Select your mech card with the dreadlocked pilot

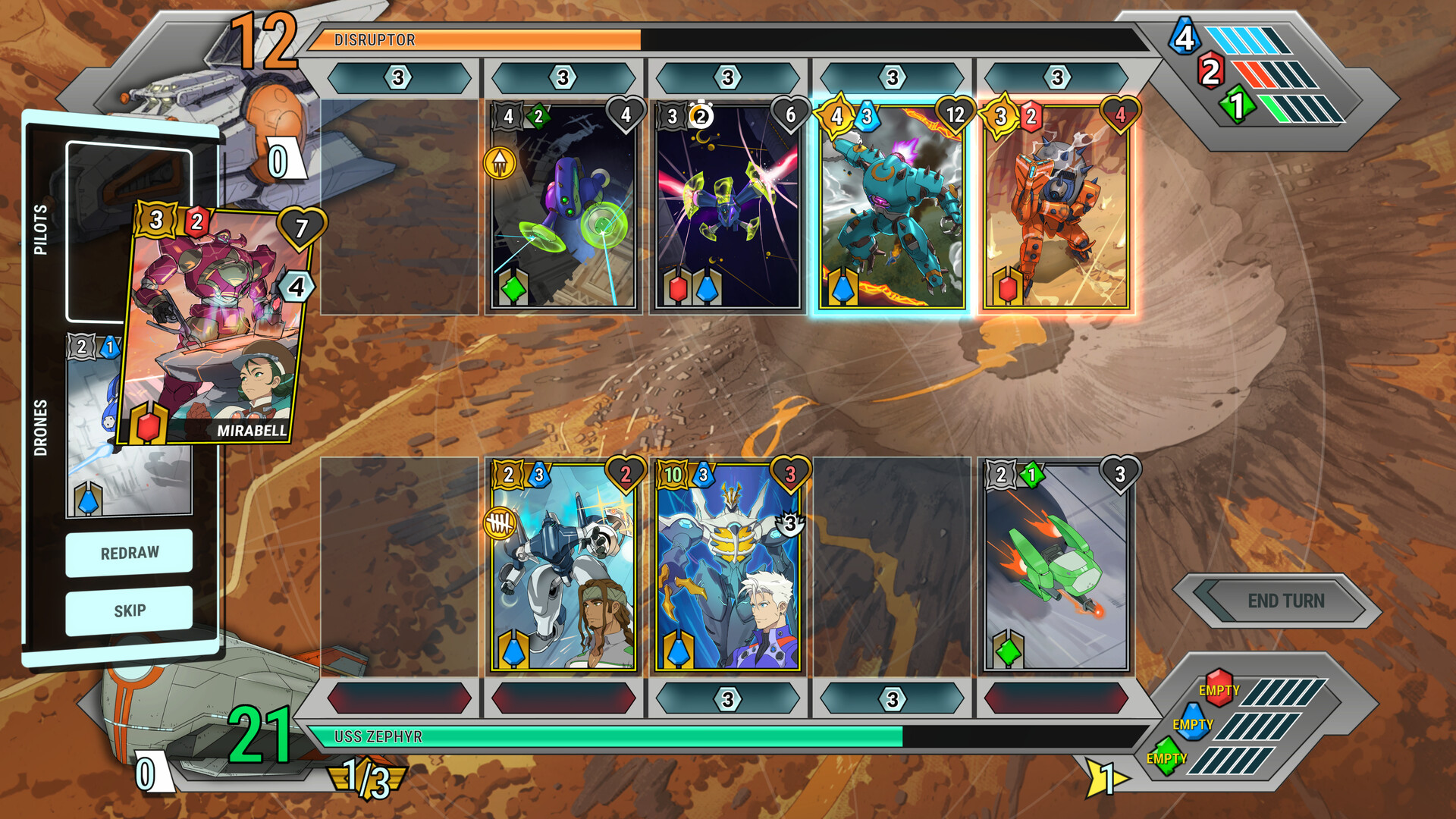(563, 569)
